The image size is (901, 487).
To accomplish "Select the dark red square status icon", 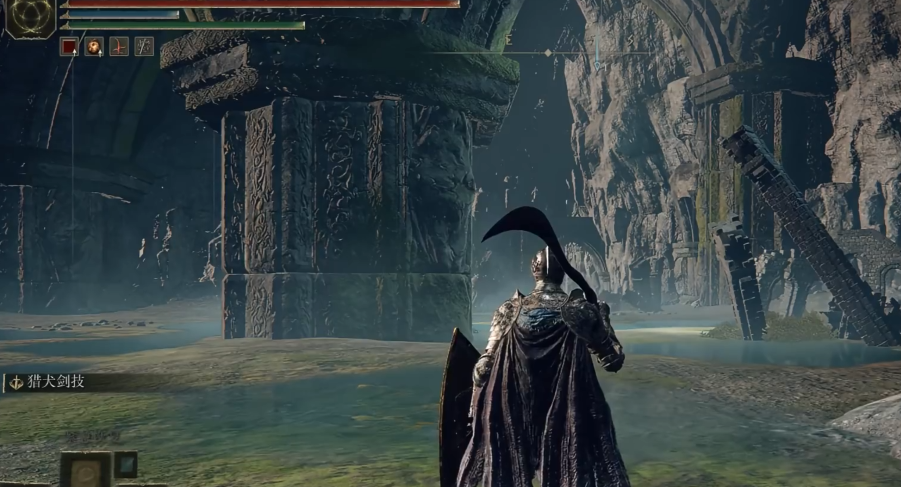I will click(x=69, y=46).
